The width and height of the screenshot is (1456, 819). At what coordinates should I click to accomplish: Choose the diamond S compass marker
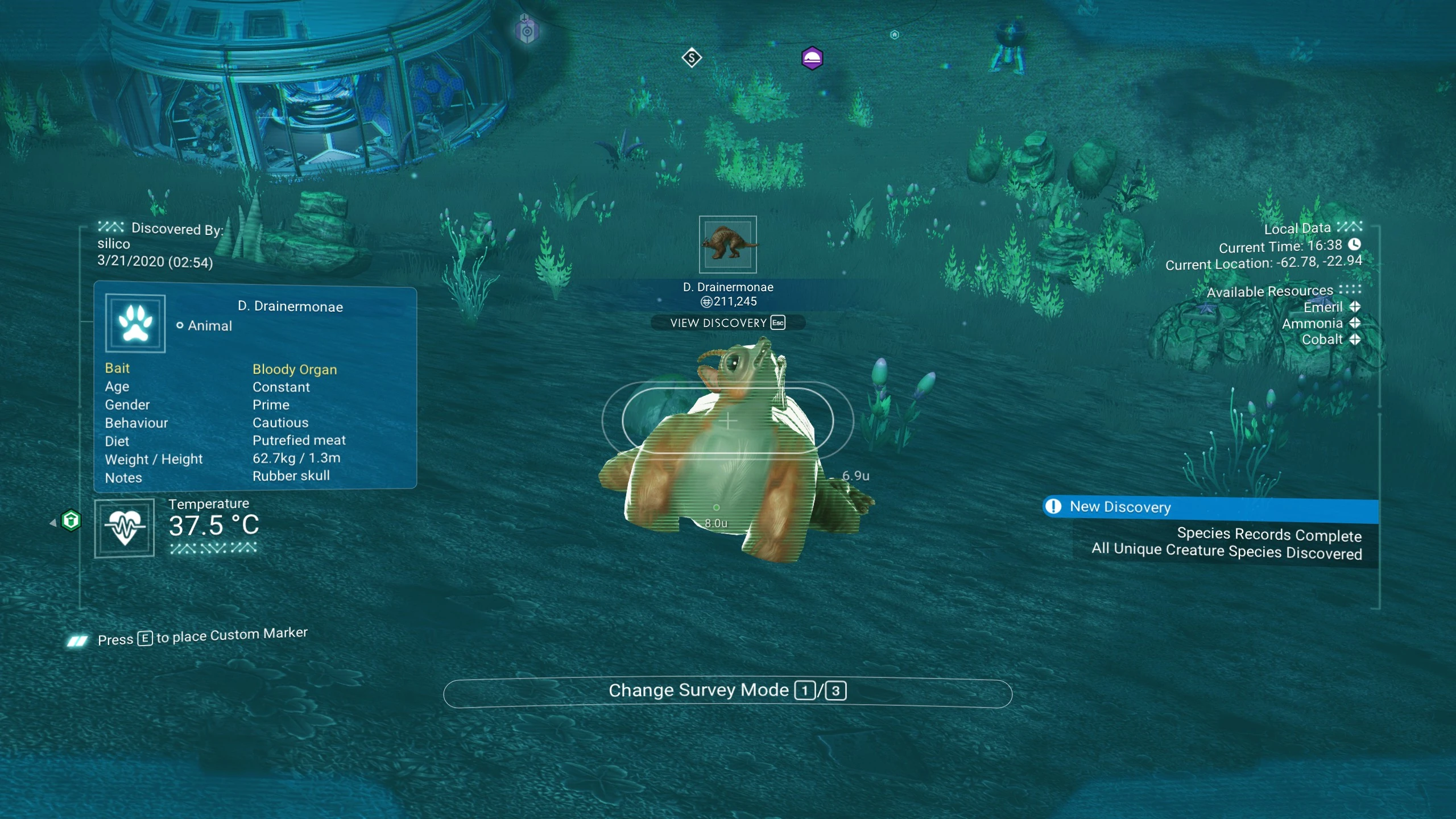pyautogui.click(x=692, y=57)
